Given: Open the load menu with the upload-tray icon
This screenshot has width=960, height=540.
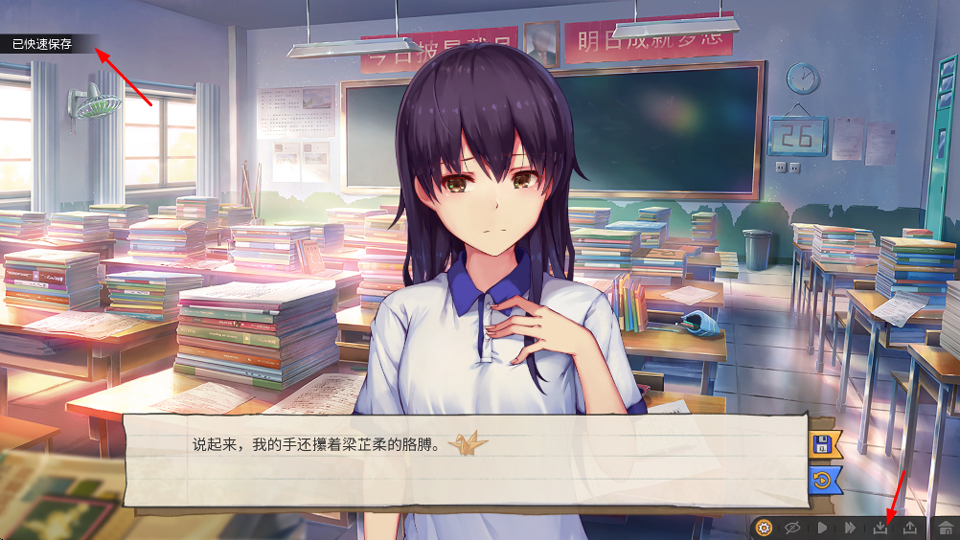Looking at the screenshot, I should point(910,527).
